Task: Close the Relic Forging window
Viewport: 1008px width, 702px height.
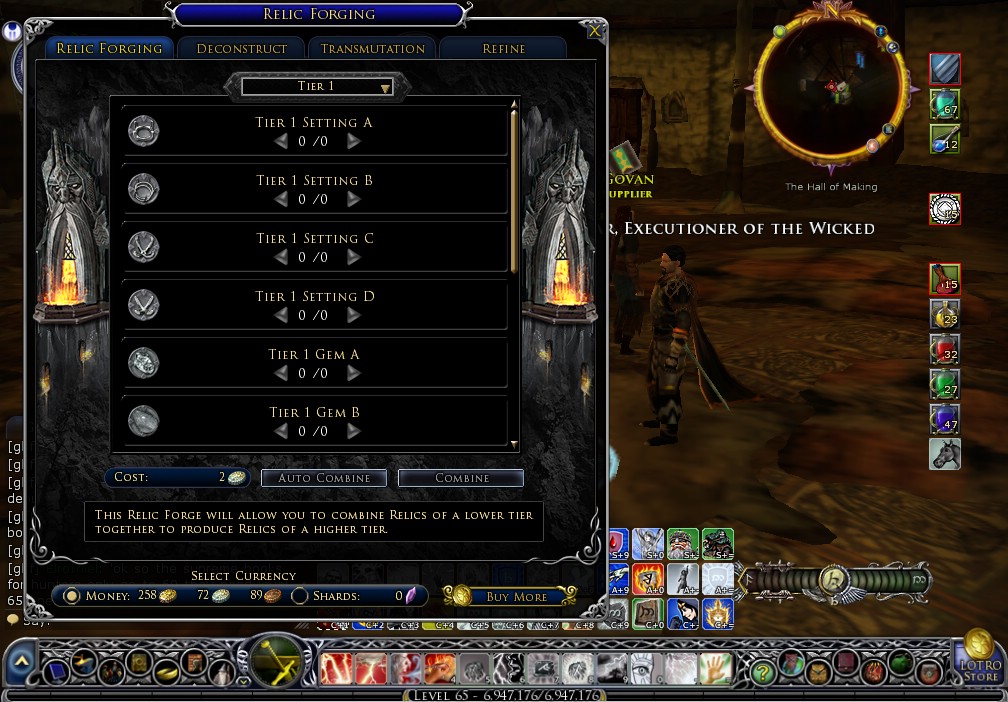Action: 595,30
